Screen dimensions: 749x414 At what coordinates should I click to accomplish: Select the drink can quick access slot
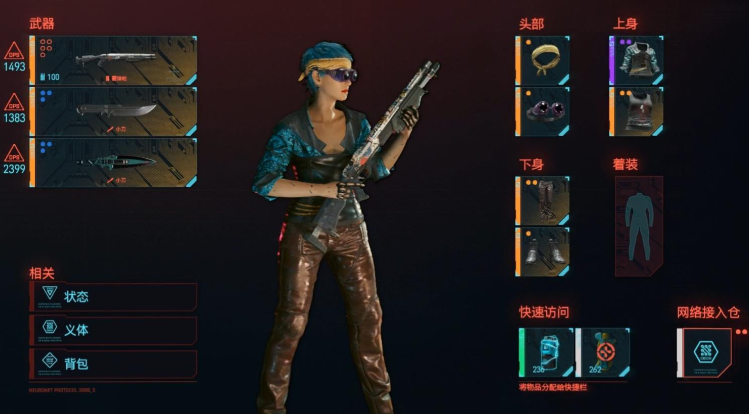(x=545, y=352)
